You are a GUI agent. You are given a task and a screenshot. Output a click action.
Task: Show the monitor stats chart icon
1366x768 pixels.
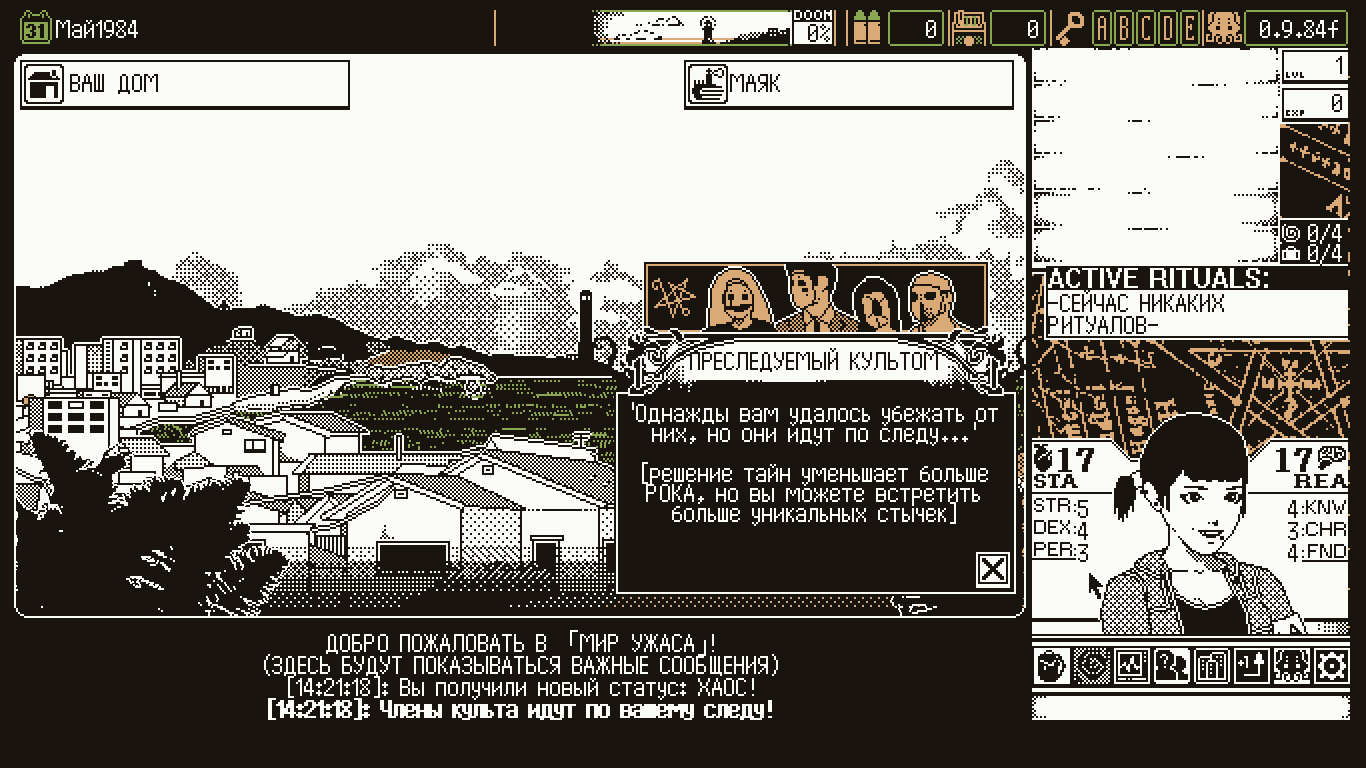click(1132, 666)
